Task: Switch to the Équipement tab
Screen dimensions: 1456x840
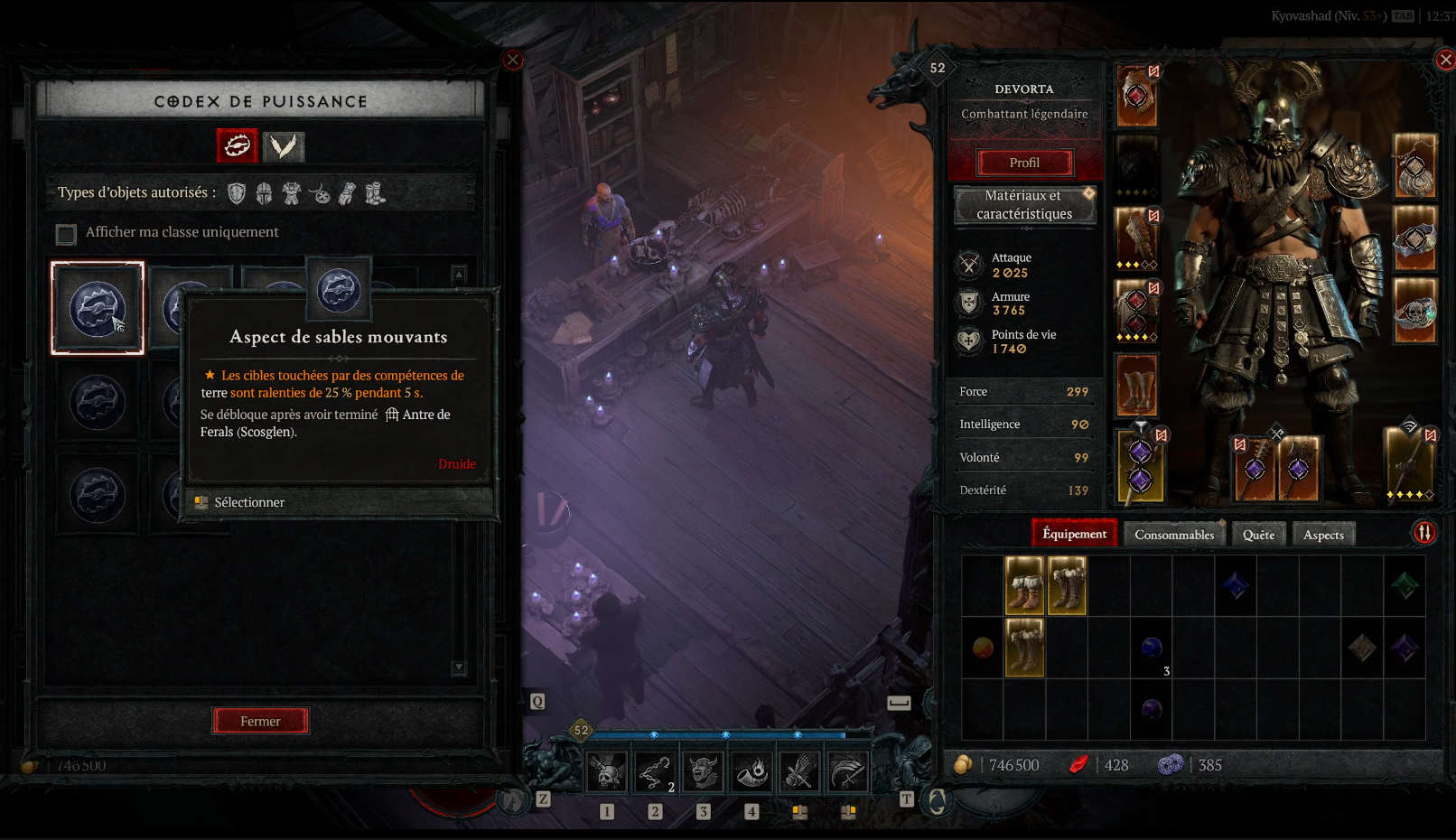Action: pos(1074,534)
